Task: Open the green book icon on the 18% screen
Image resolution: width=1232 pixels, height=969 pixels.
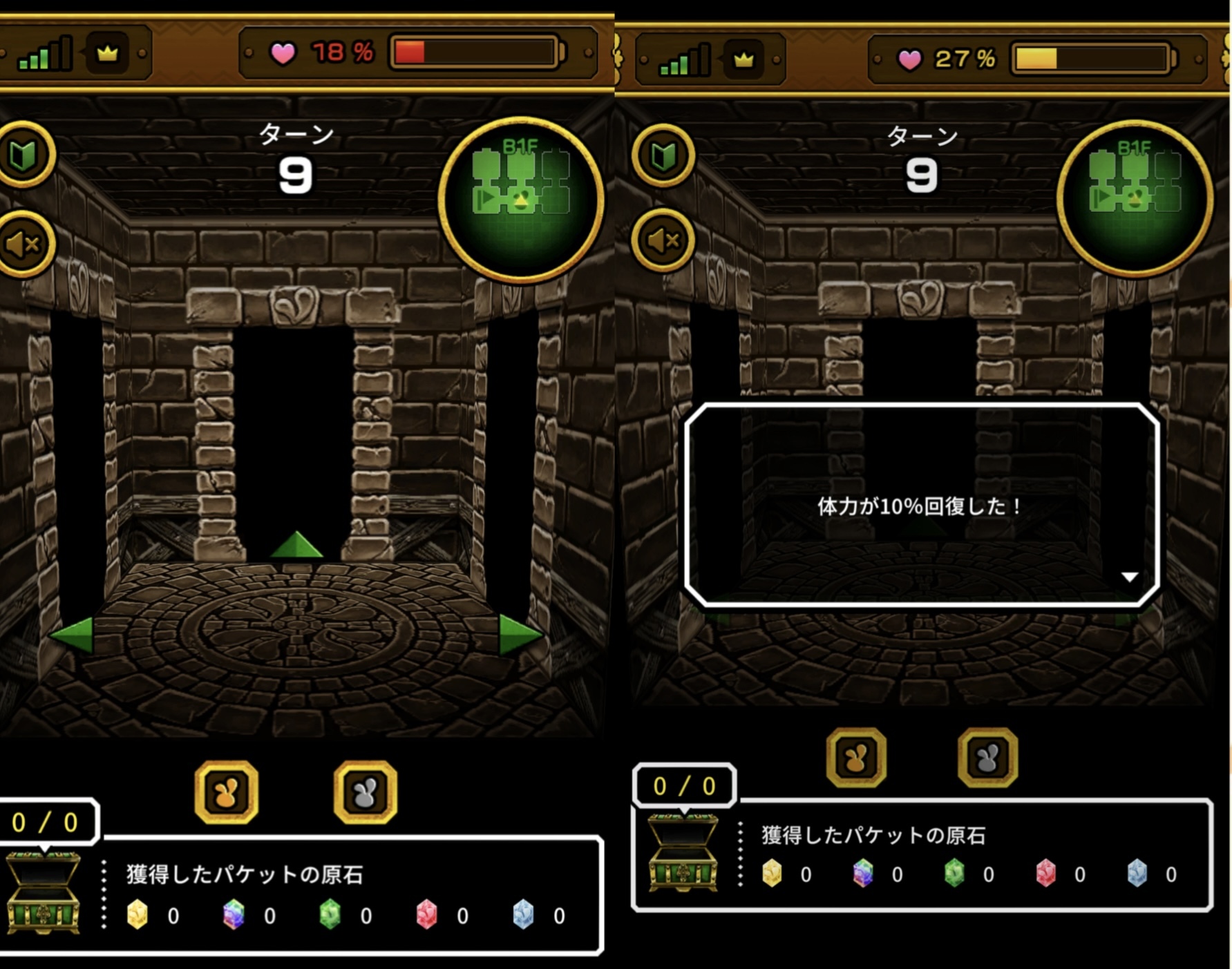Action: click(x=23, y=155)
